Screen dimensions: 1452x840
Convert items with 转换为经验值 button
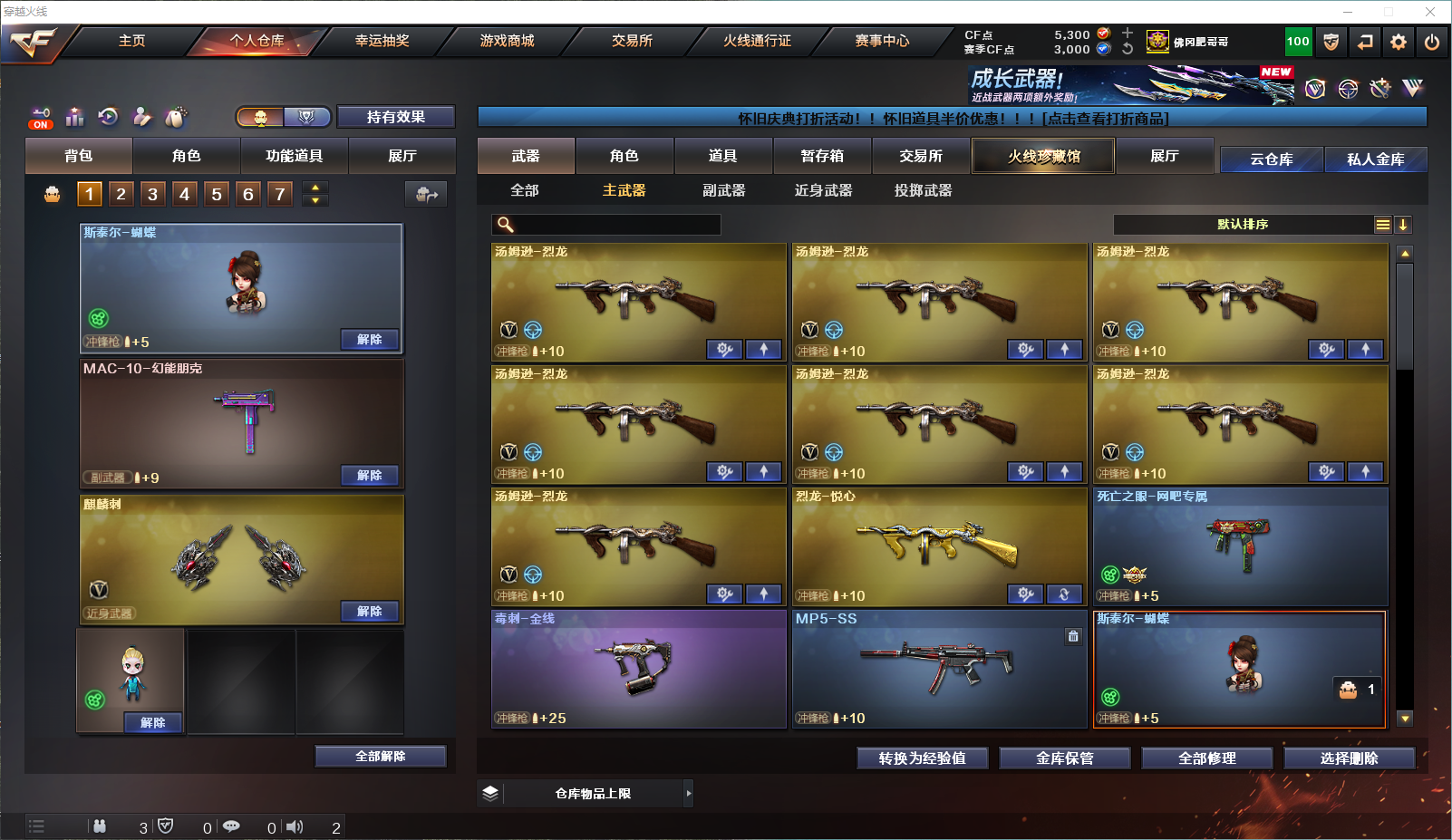[922, 758]
